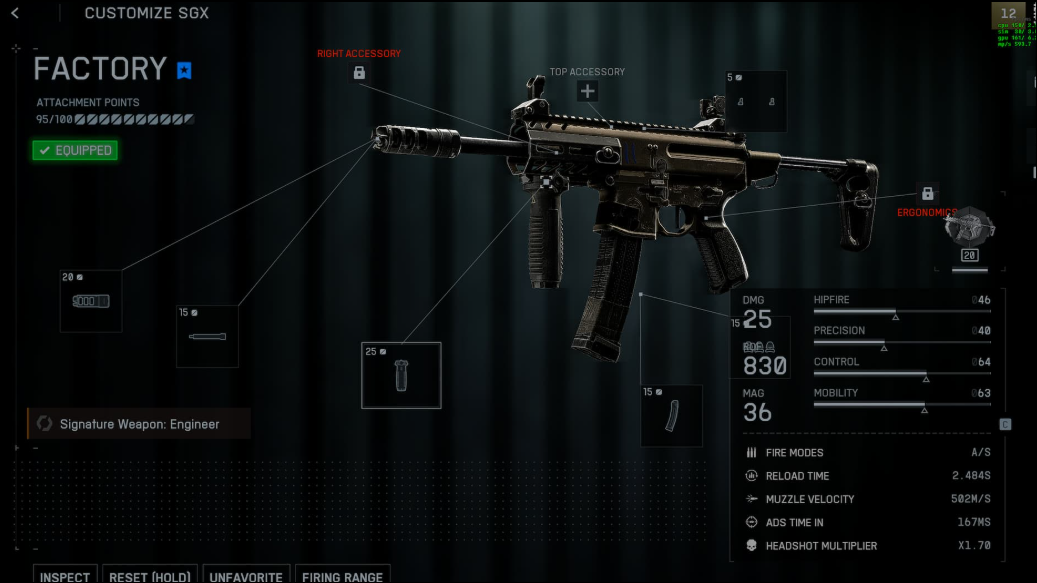
Task: Select the locked Ergonomics slot
Action: point(927,193)
